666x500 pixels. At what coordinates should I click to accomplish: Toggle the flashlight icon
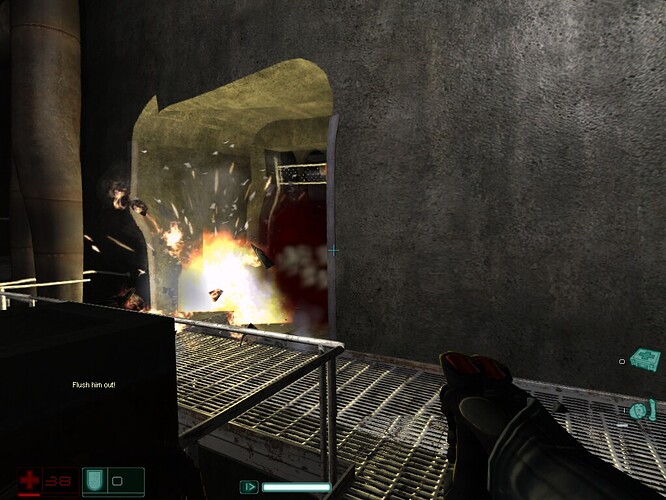pos(249,487)
